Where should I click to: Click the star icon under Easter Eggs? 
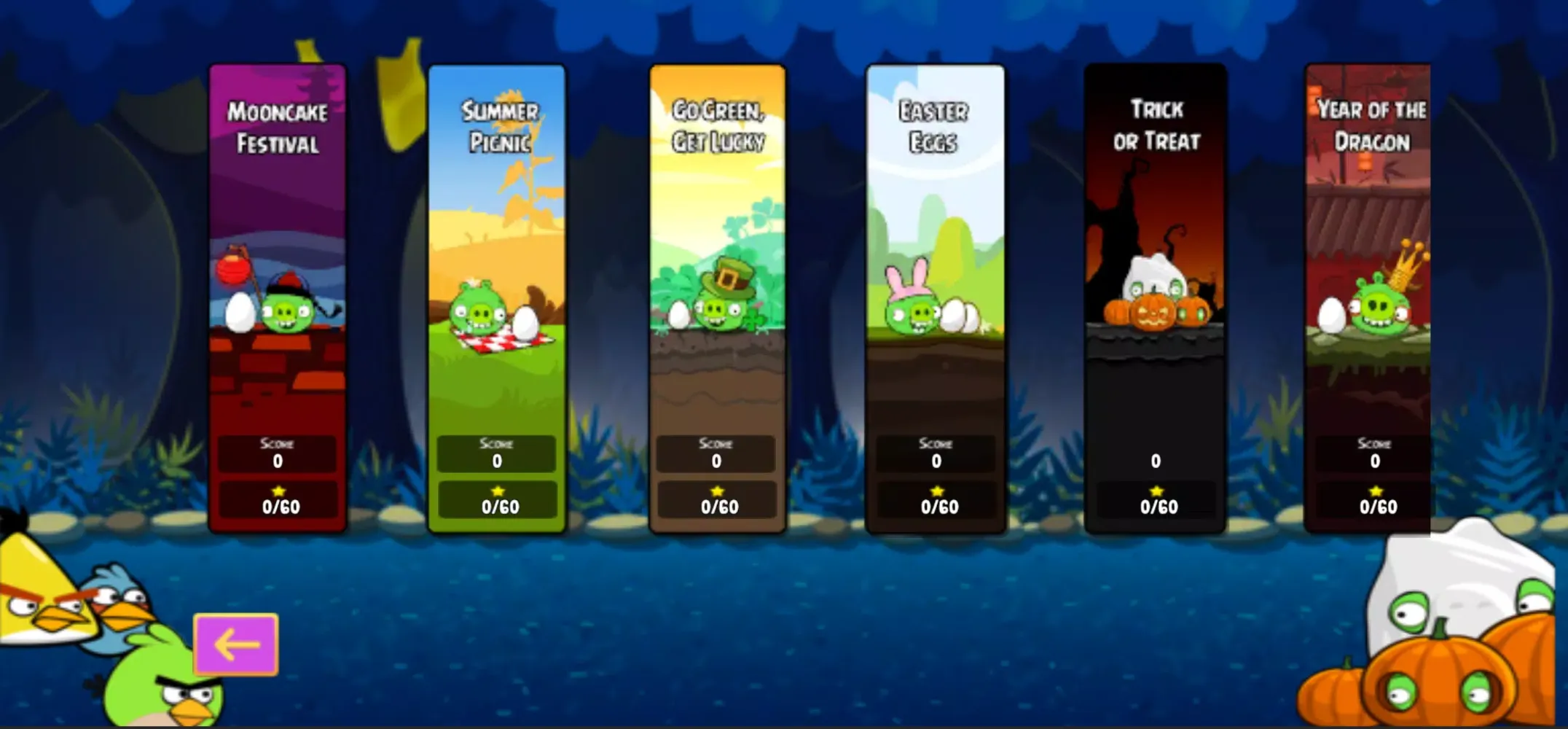[936, 491]
